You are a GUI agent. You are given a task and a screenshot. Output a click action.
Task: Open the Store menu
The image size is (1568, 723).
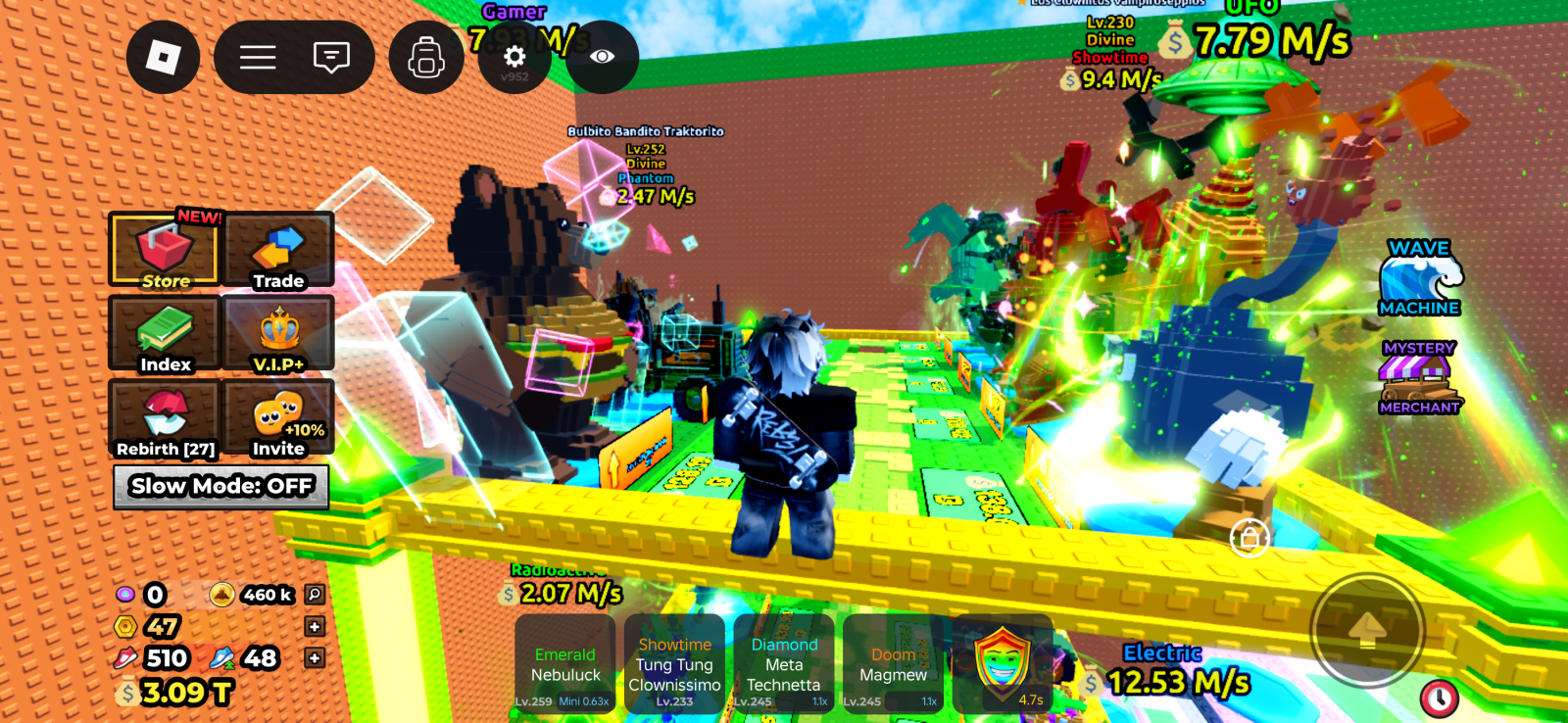pyautogui.click(x=164, y=251)
